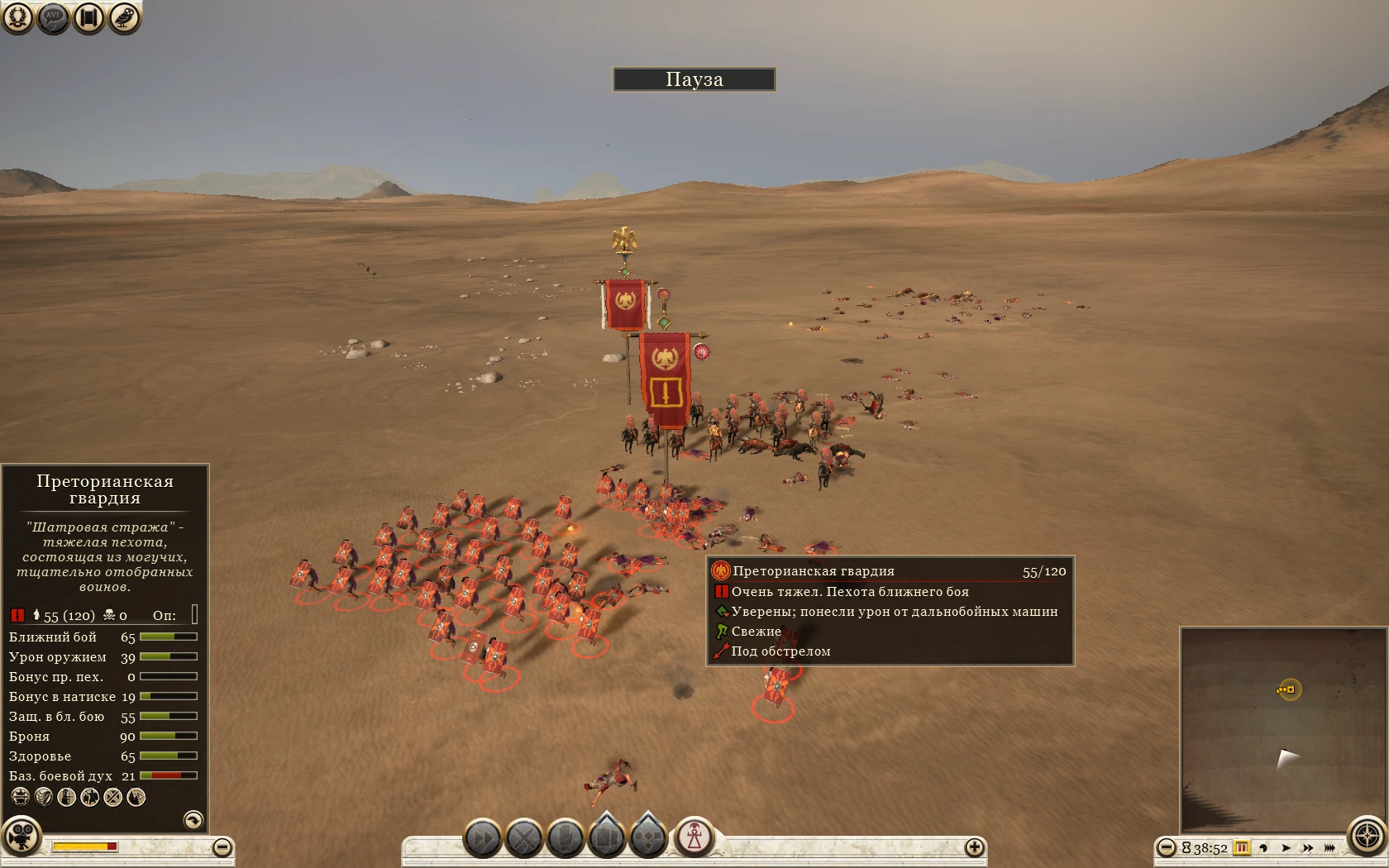Toggle pause with the yellow pause button
The height and width of the screenshot is (868, 1389).
(x=1241, y=848)
